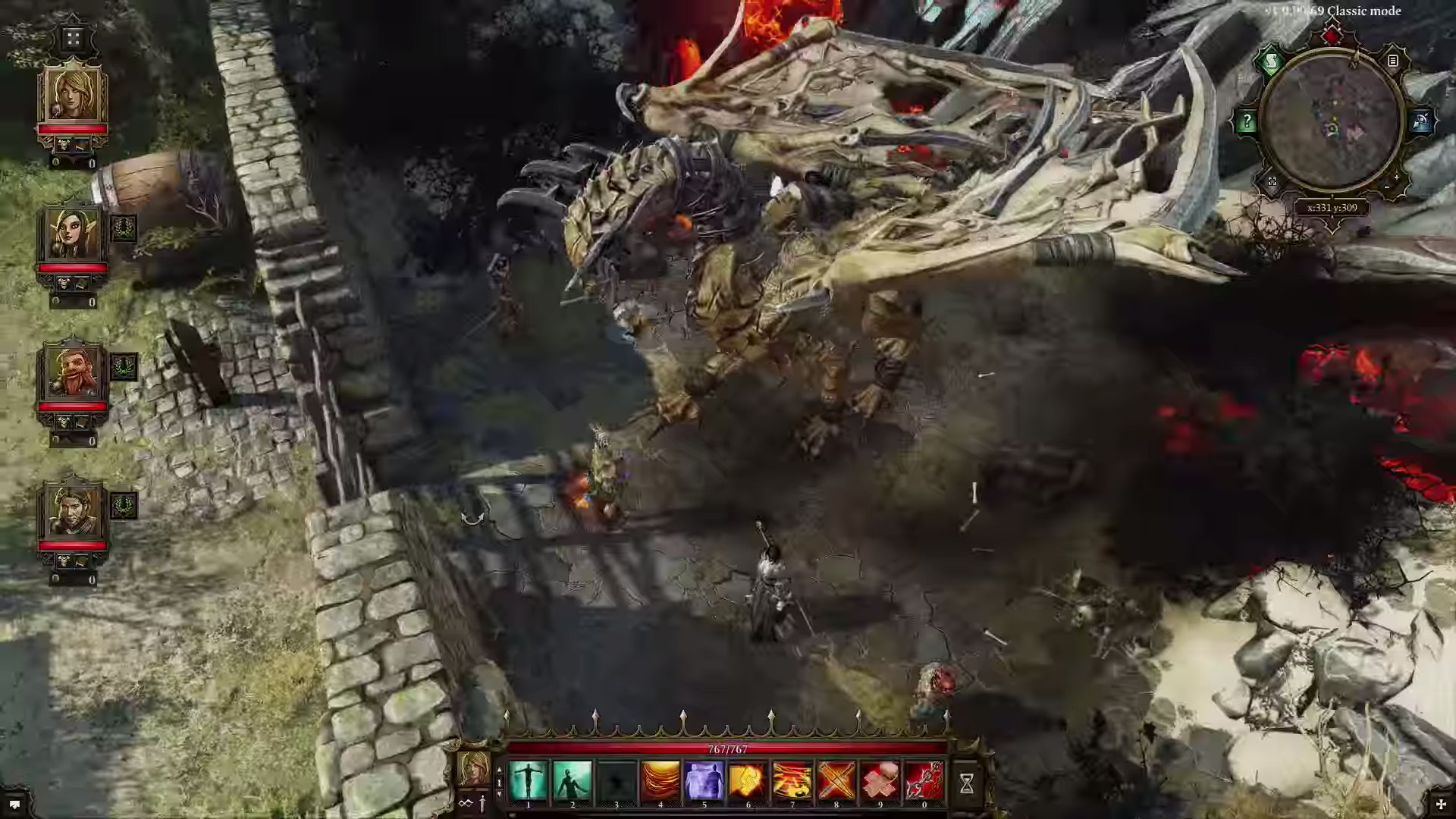Cast the teal resurrection skill in hotbar slot 1
This screenshot has width=1456, height=819.
click(x=528, y=780)
